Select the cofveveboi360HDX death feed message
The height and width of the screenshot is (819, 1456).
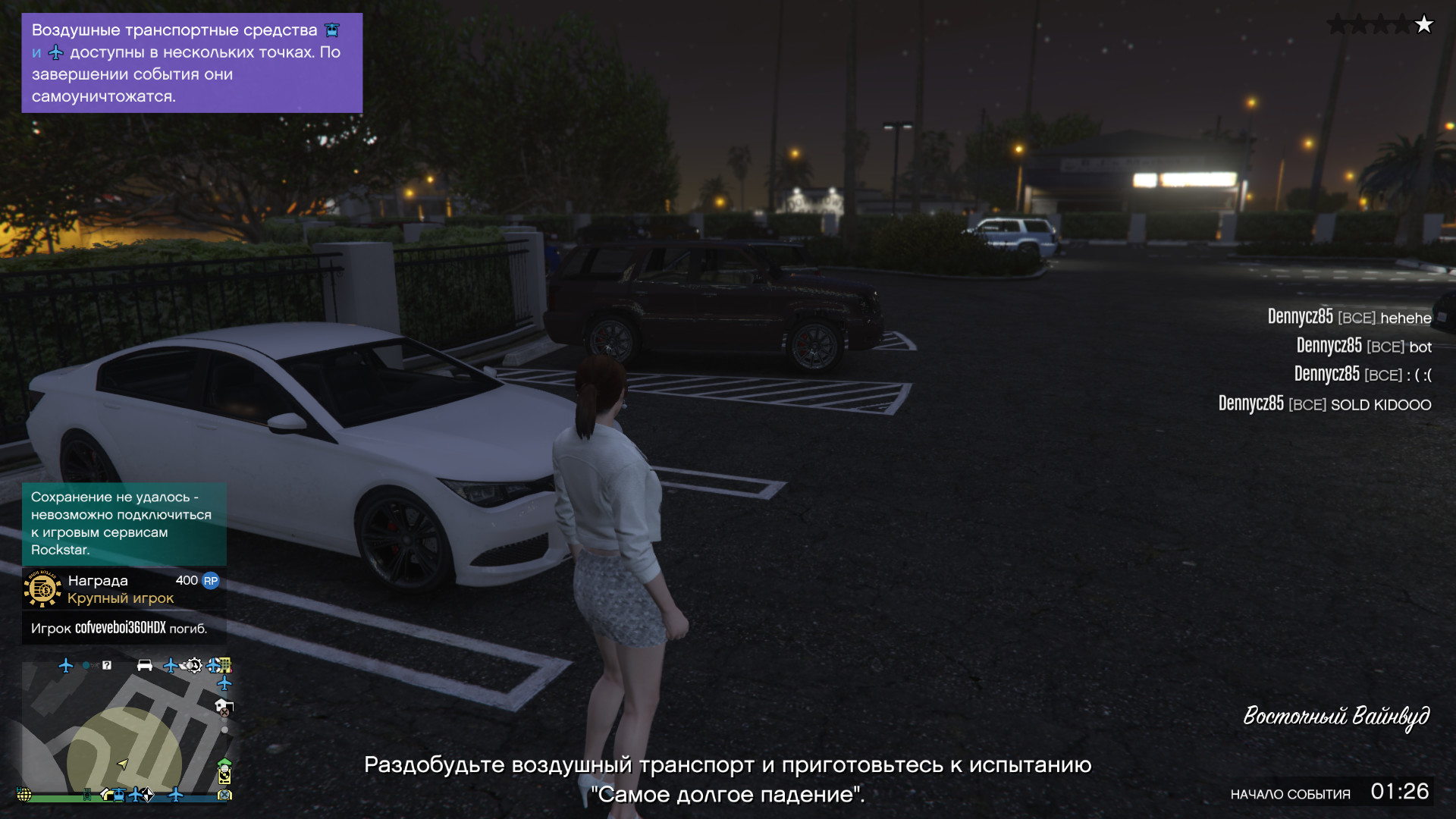(x=119, y=628)
